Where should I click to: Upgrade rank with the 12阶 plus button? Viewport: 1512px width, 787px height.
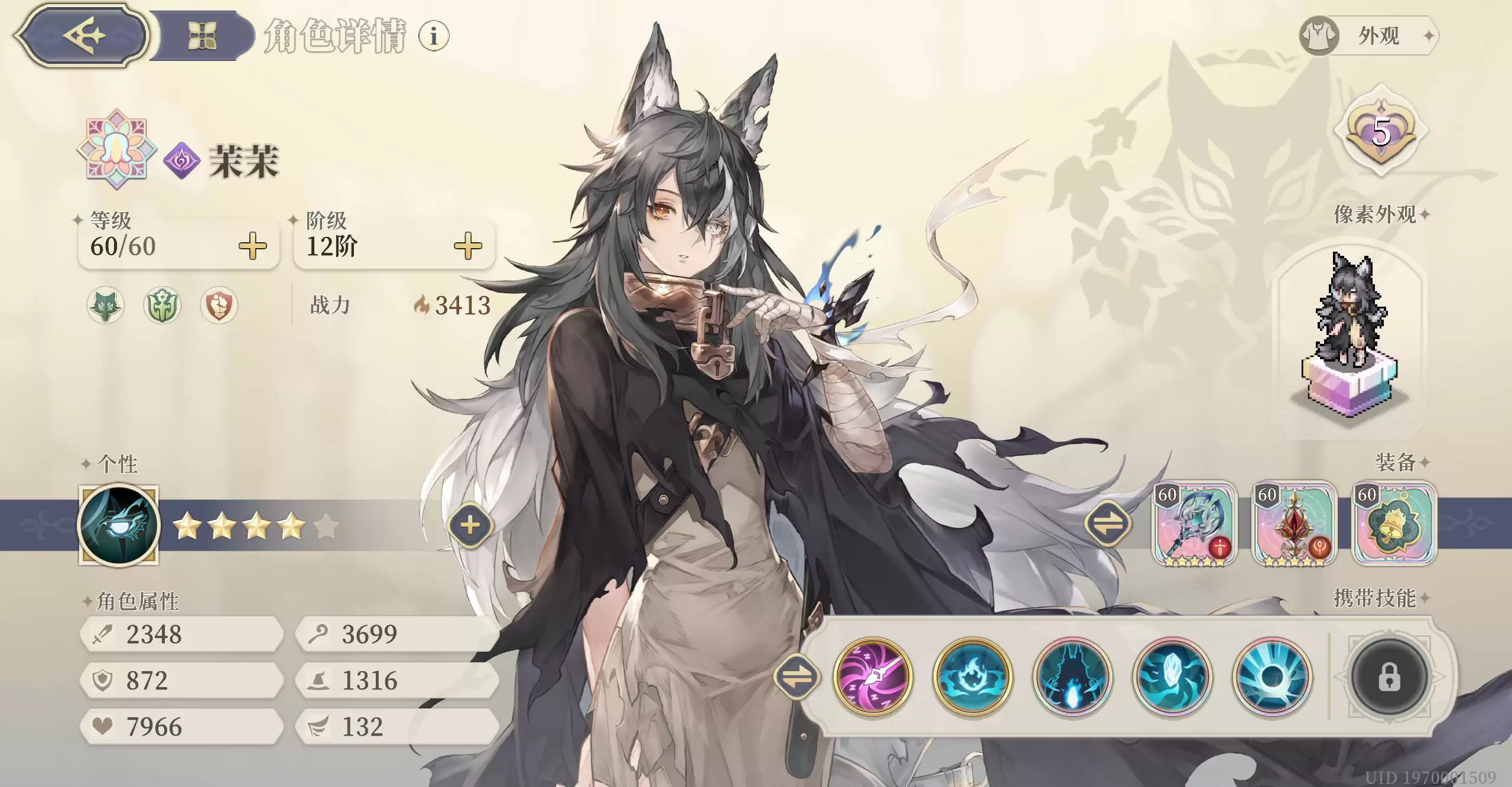point(468,246)
